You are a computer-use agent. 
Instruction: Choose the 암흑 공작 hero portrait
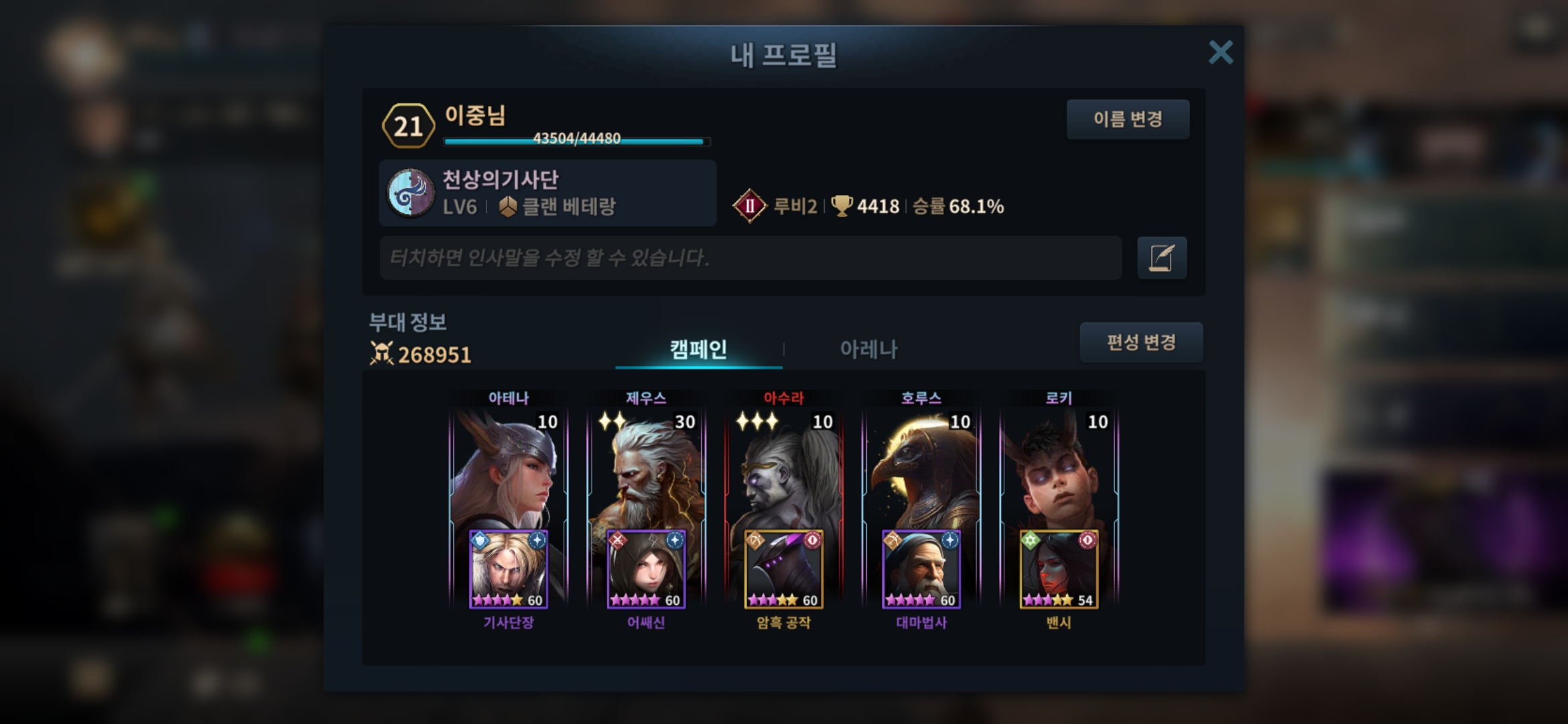click(x=783, y=570)
